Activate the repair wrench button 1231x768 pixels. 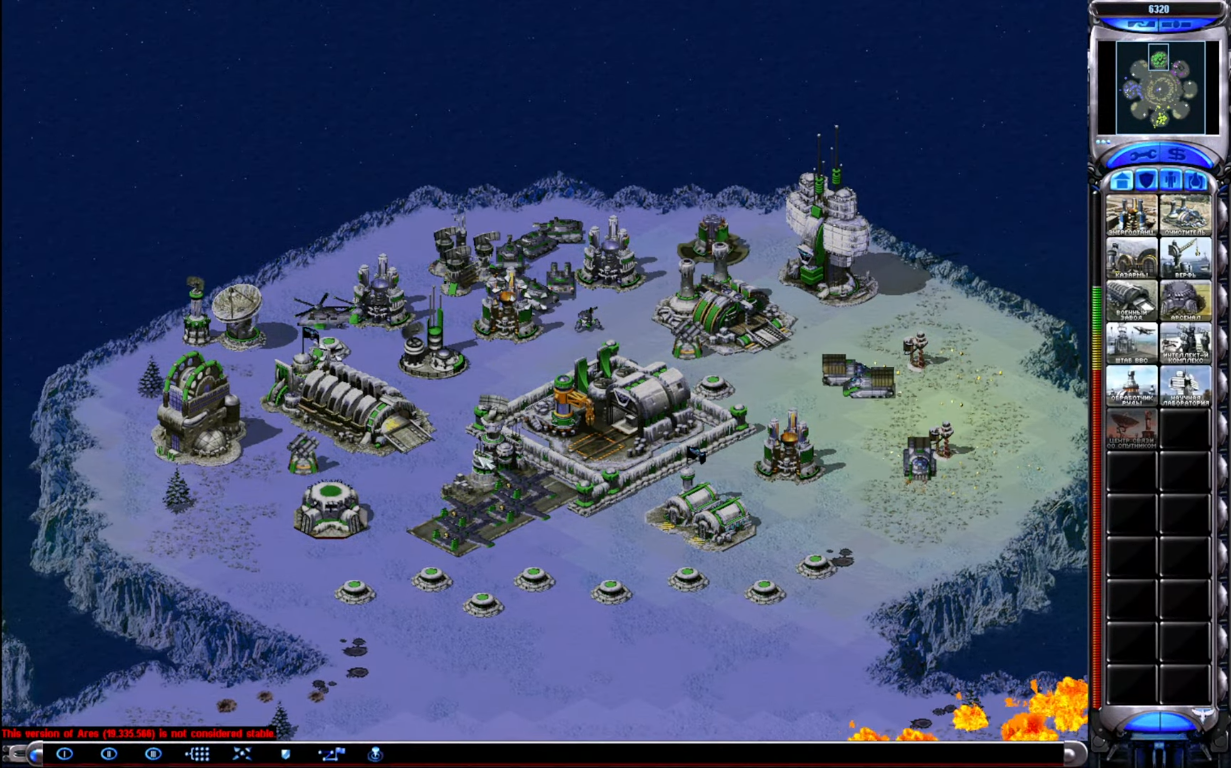1142,155
